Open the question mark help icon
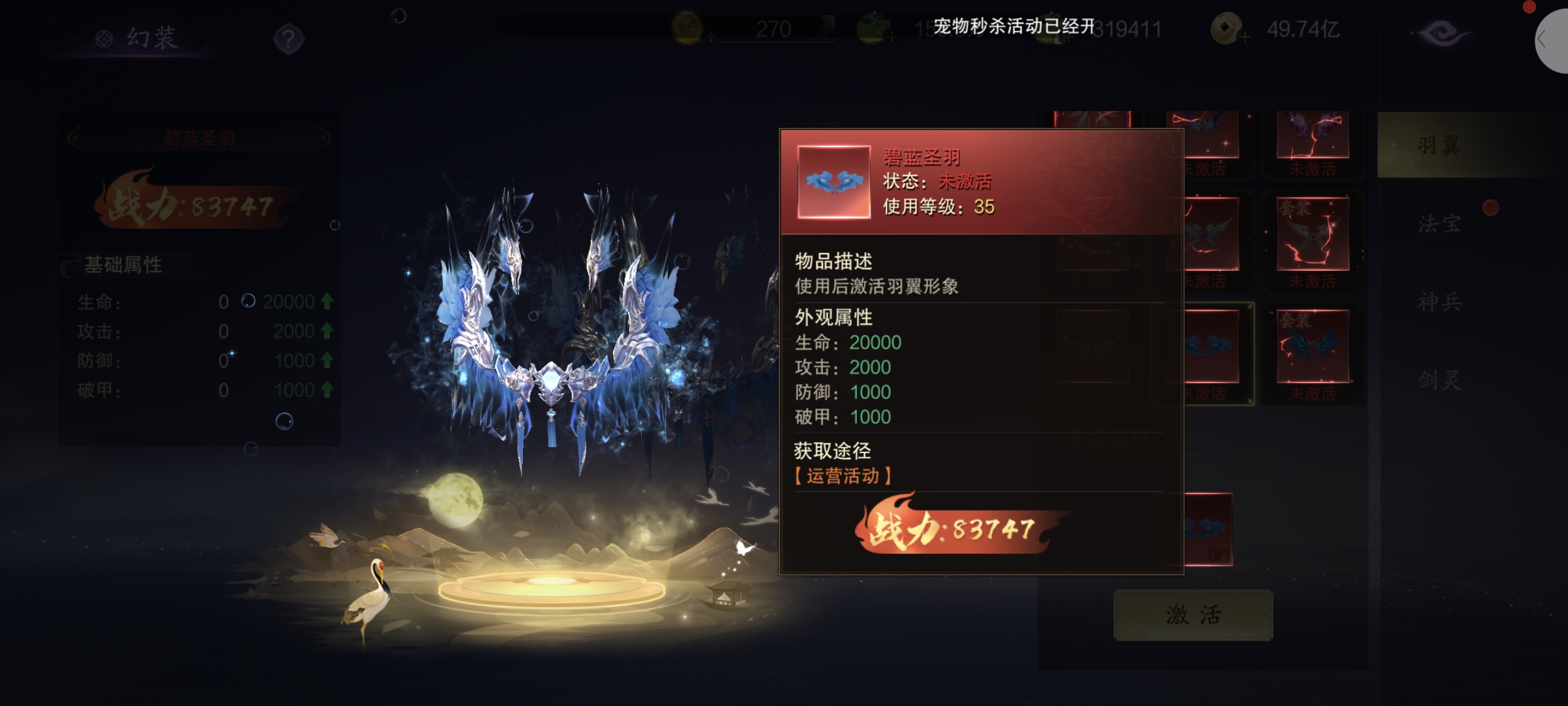This screenshot has height=706, width=1568. point(288,39)
